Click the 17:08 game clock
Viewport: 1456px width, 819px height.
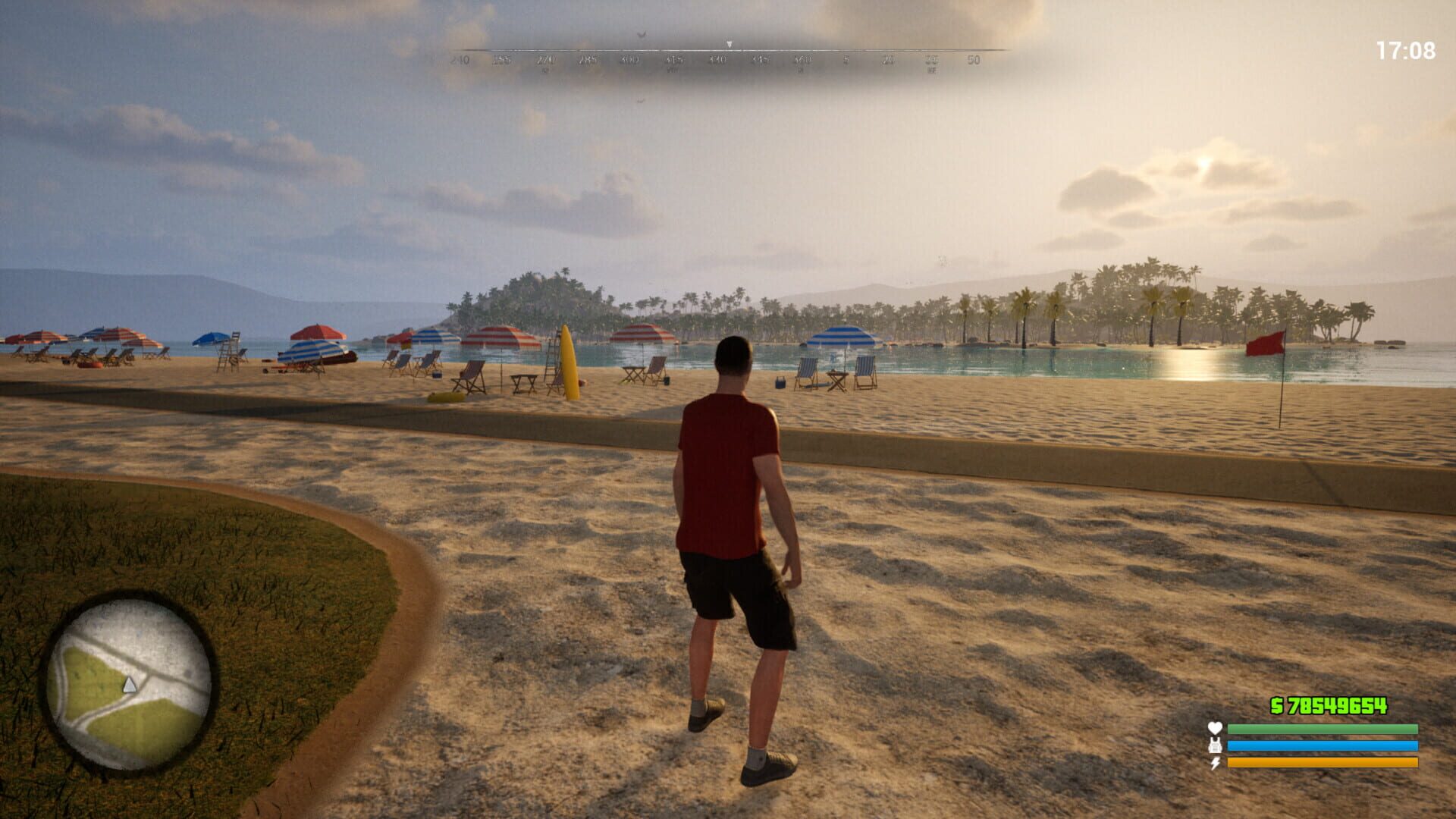1407,48
